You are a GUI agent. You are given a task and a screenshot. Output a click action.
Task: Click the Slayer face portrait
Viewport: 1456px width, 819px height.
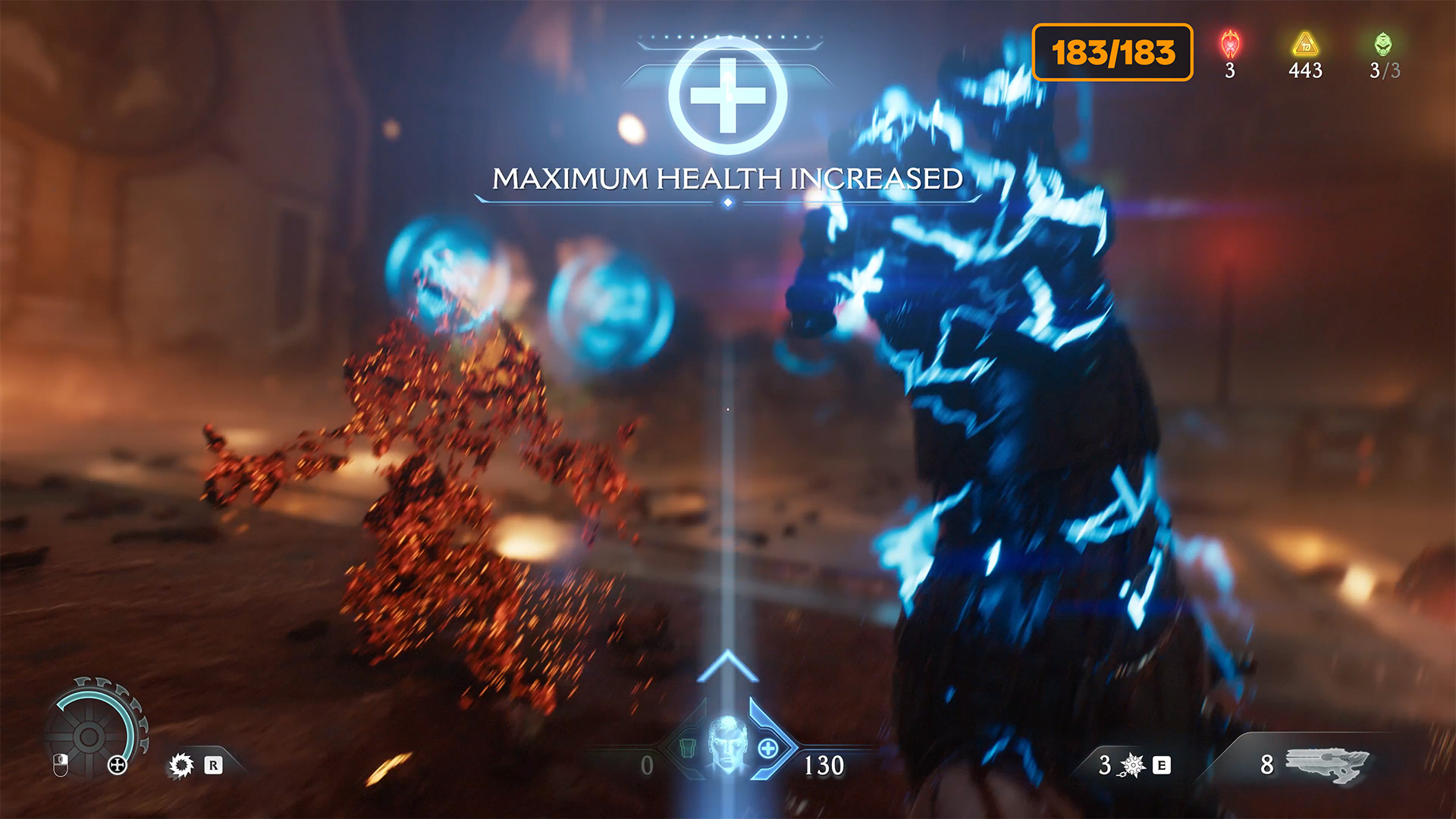tap(727, 745)
